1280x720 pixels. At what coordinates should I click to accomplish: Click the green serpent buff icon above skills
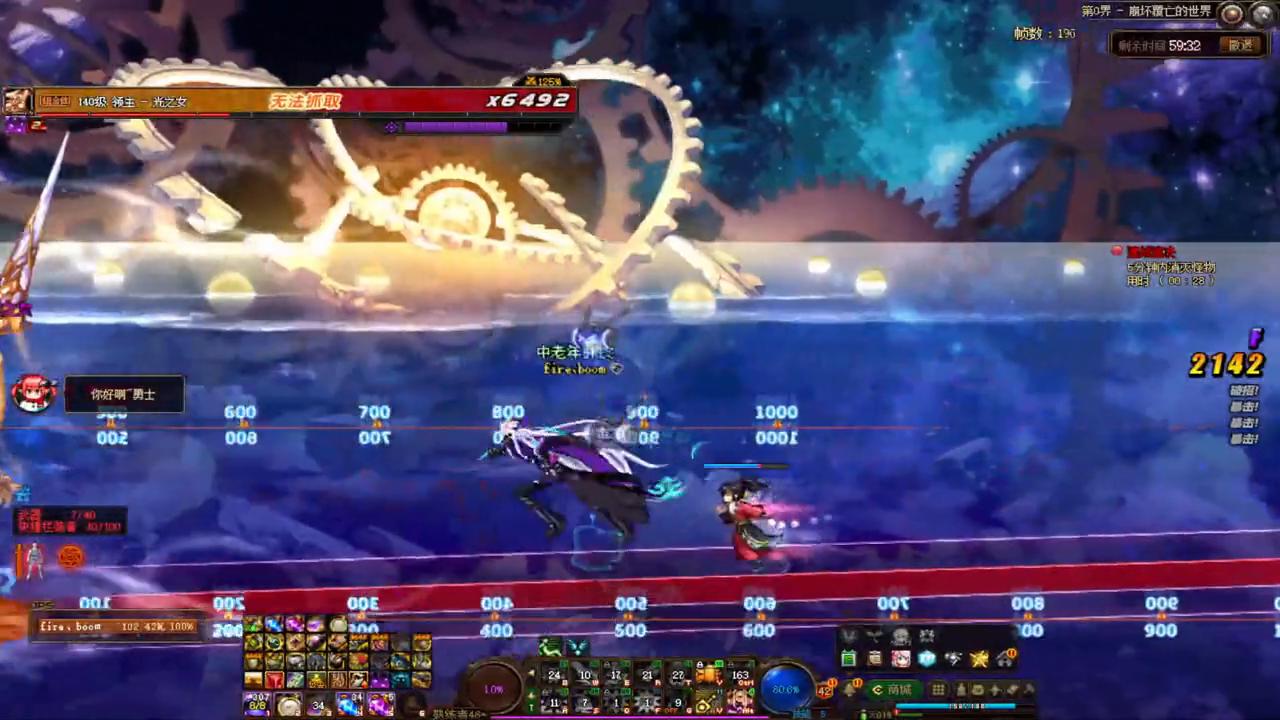[x=551, y=648]
